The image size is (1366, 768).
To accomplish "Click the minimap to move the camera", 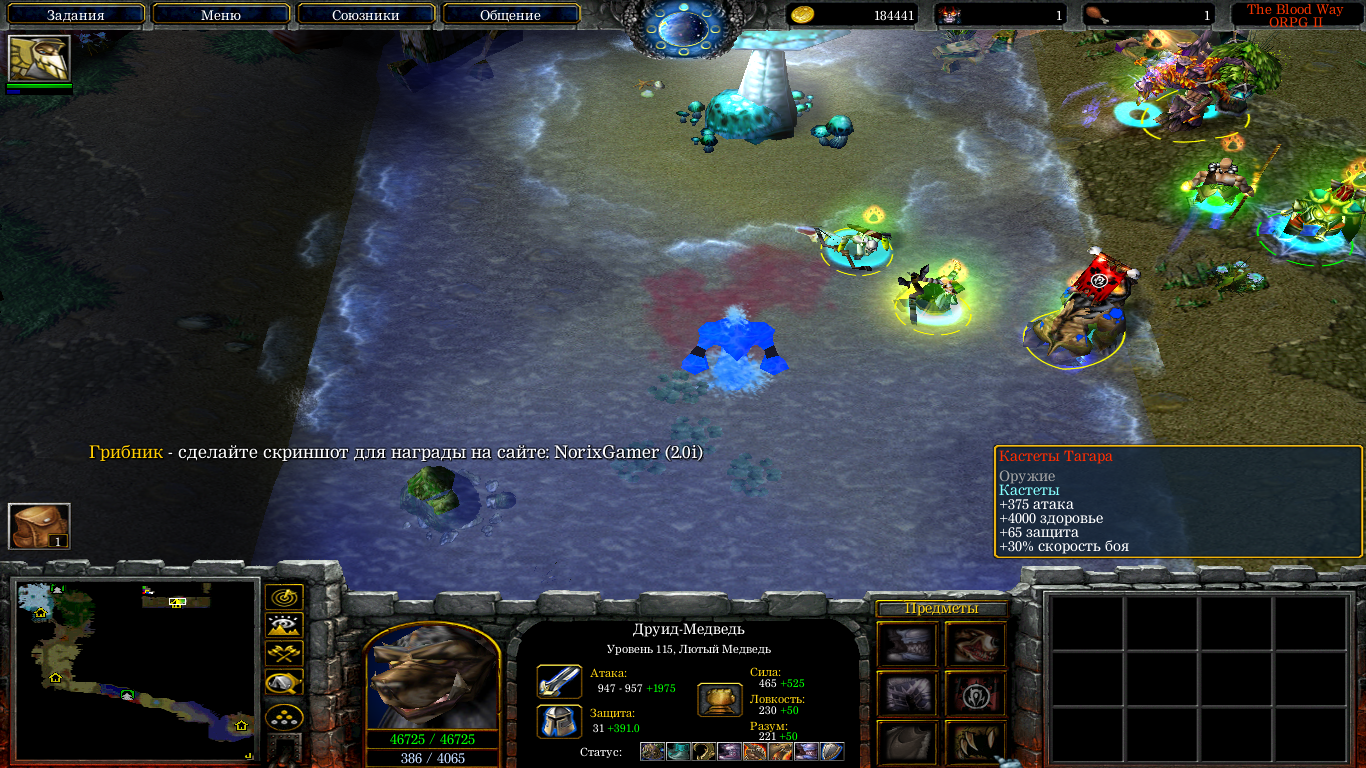I will [x=137, y=668].
